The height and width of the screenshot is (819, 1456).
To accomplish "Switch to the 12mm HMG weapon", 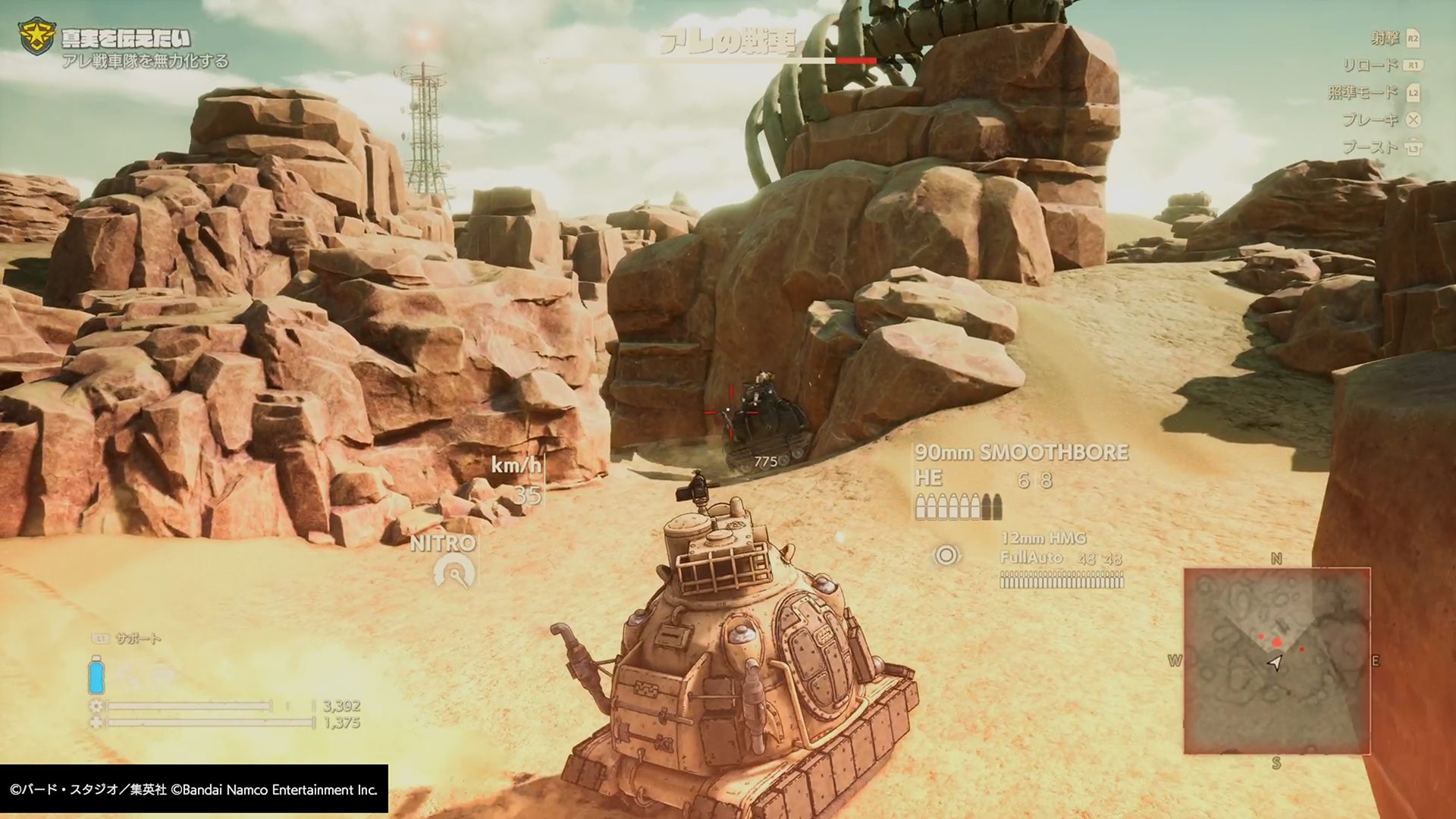I will point(1043,538).
